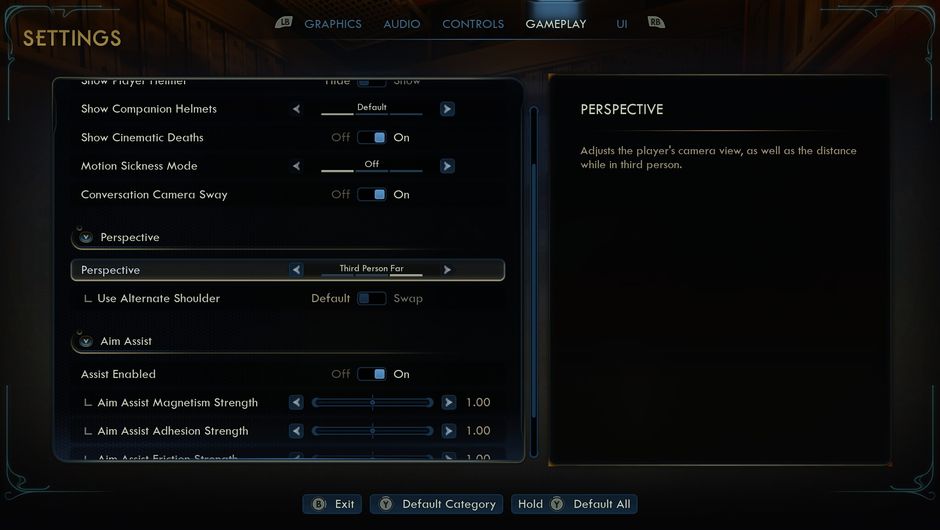
Task: Increase Aim Assist Adhesion Strength with right arrow
Action: click(448, 431)
